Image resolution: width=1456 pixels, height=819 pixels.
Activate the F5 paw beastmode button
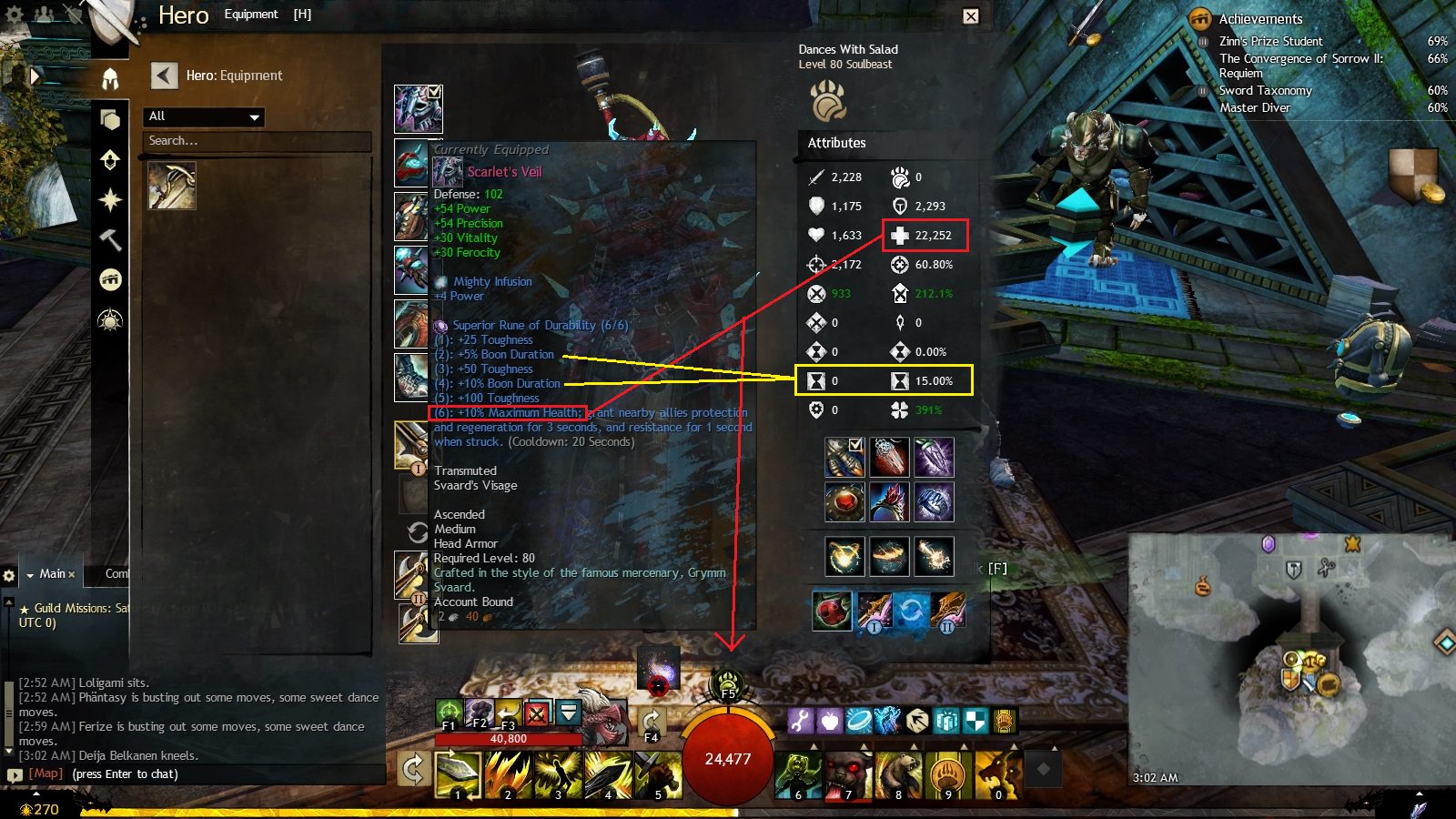[728, 682]
